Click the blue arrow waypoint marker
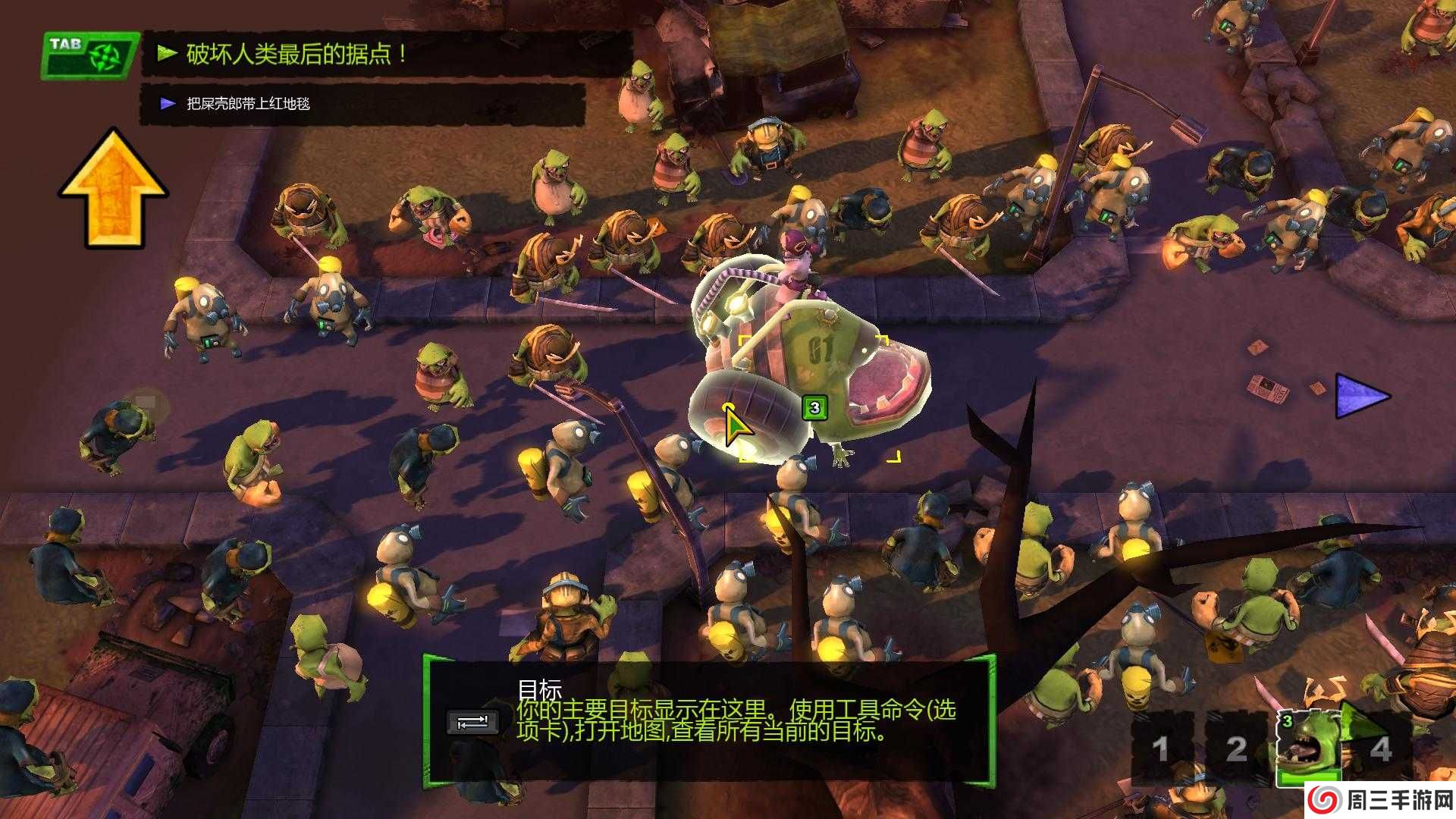This screenshot has height=819, width=1456. click(x=1360, y=396)
